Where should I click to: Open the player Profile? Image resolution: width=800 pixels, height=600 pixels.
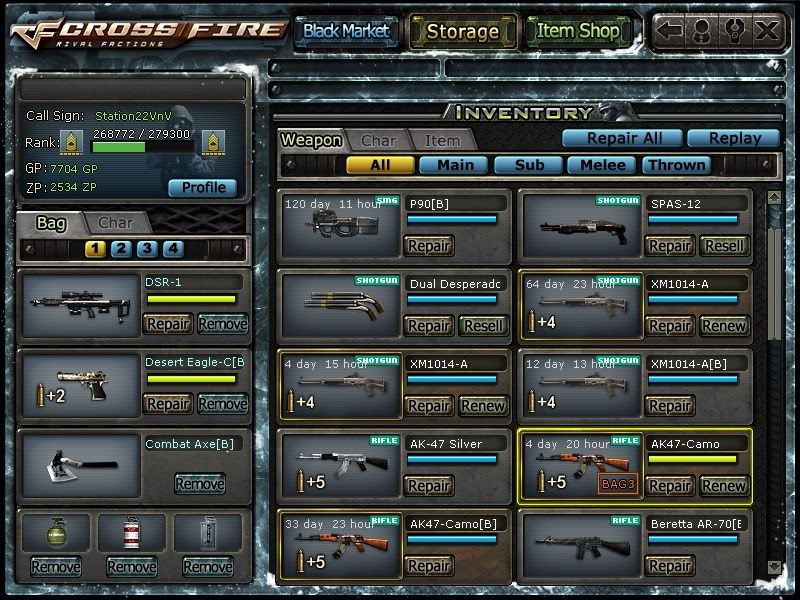[x=203, y=187]
